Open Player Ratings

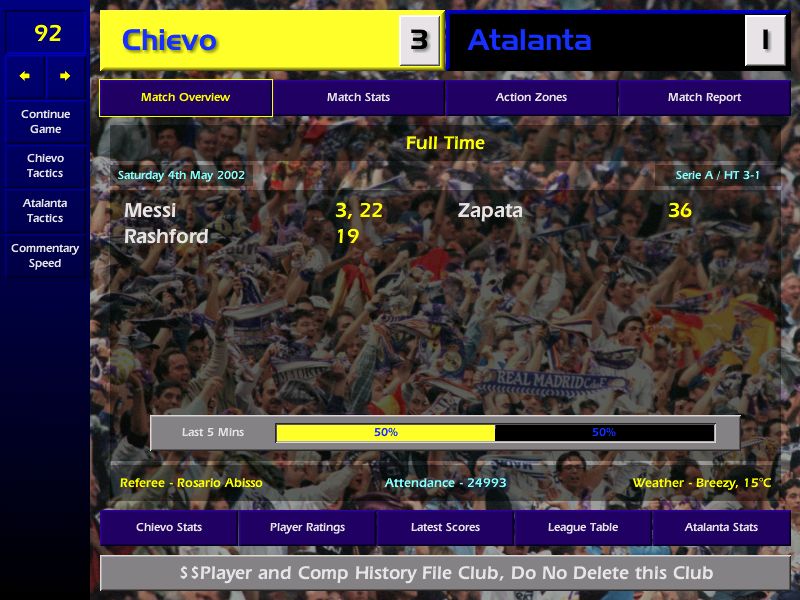coord(307,528)
